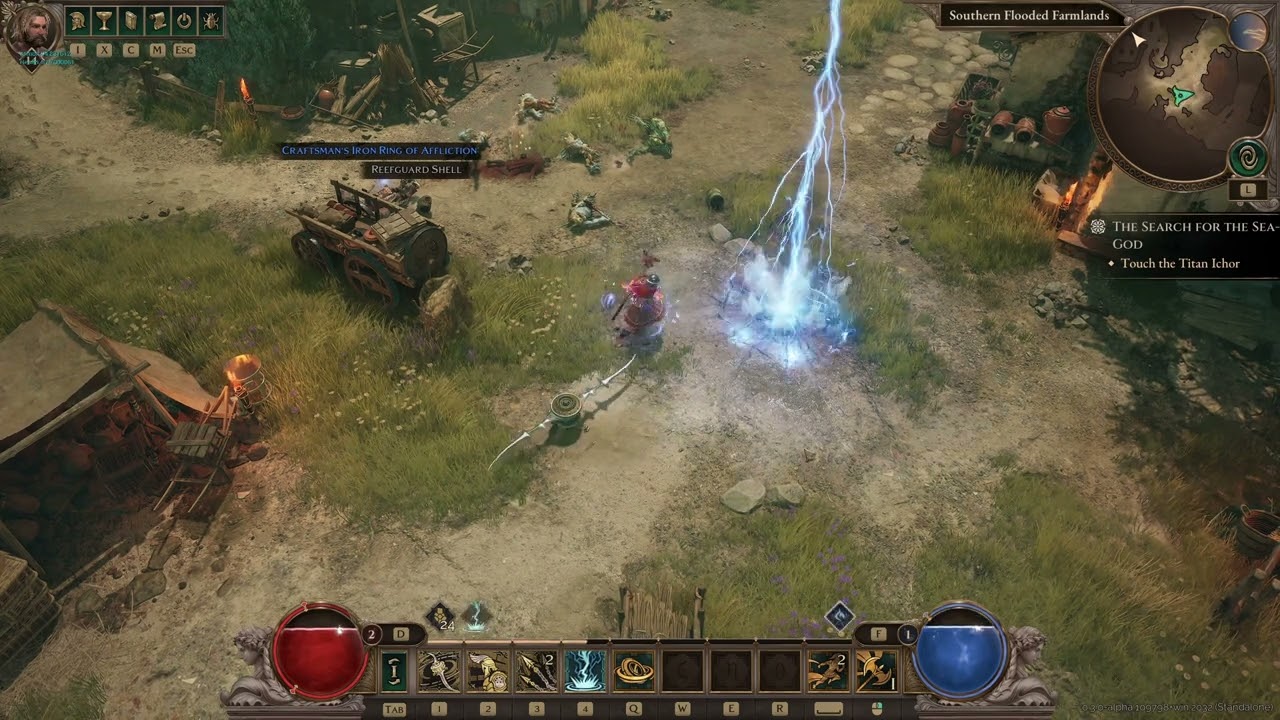The image size is (1280, 720).
Task: Open the book menu icon
Action: (x=130, y=20)
